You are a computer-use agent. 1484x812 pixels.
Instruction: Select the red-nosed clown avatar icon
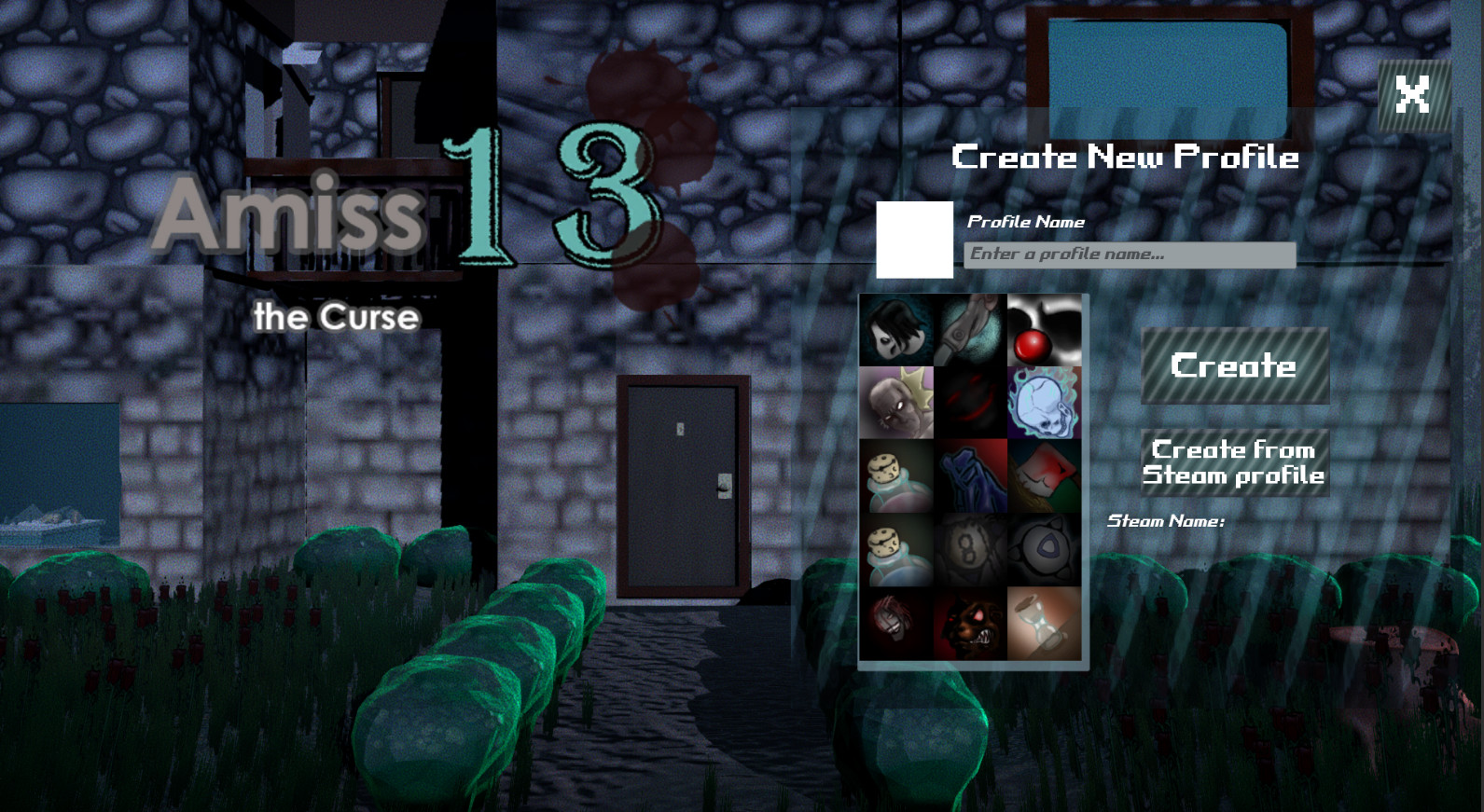pyautogui.click(x=1045, y=331)
